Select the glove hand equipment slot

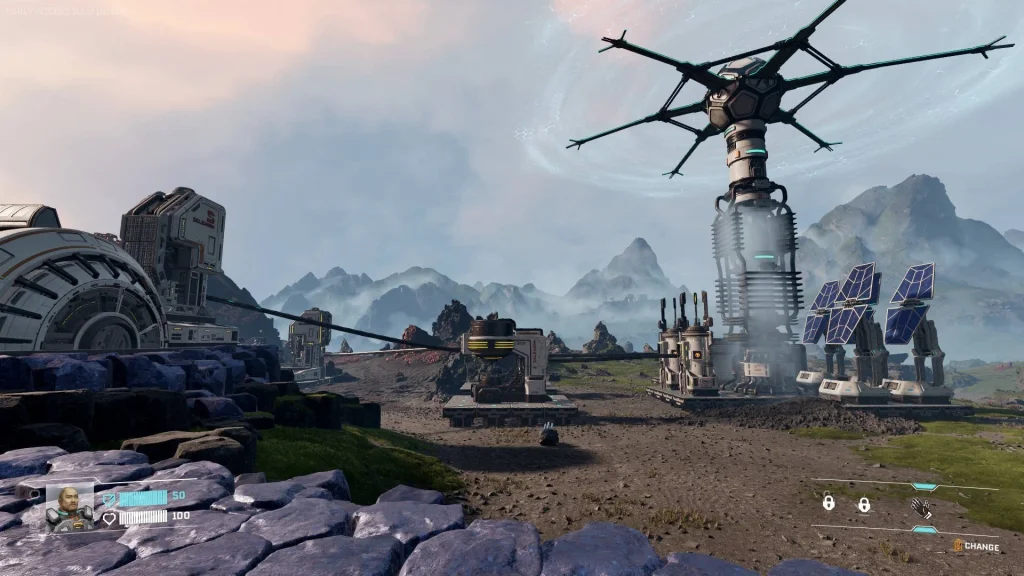[x=921, y=507]
